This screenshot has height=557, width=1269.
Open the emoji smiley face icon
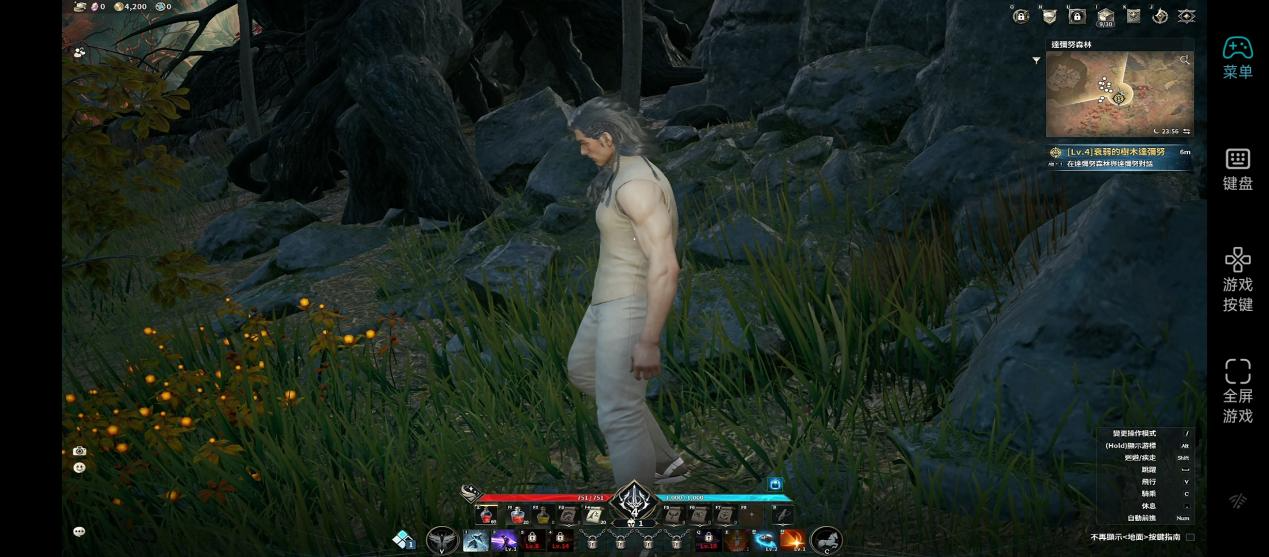79,467
